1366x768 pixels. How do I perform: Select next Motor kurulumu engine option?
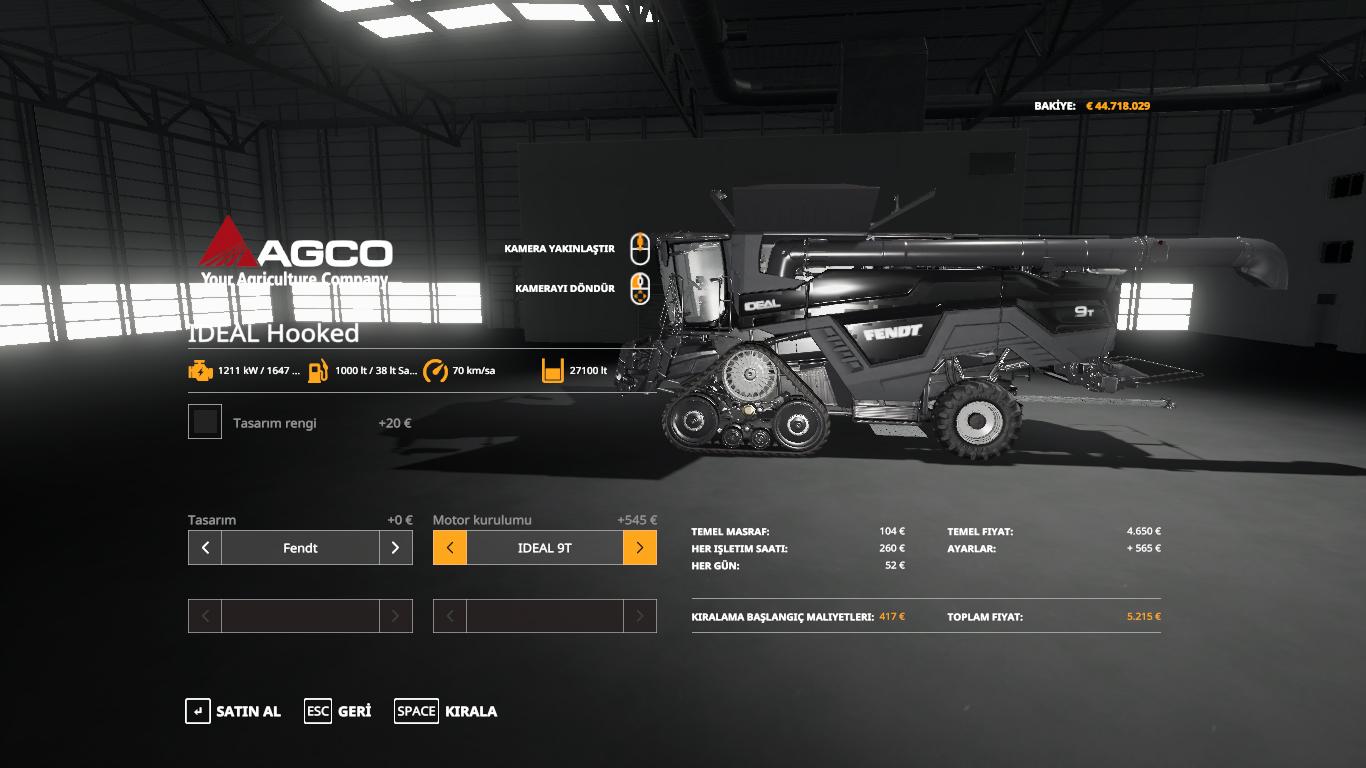(x=640, y=548)
